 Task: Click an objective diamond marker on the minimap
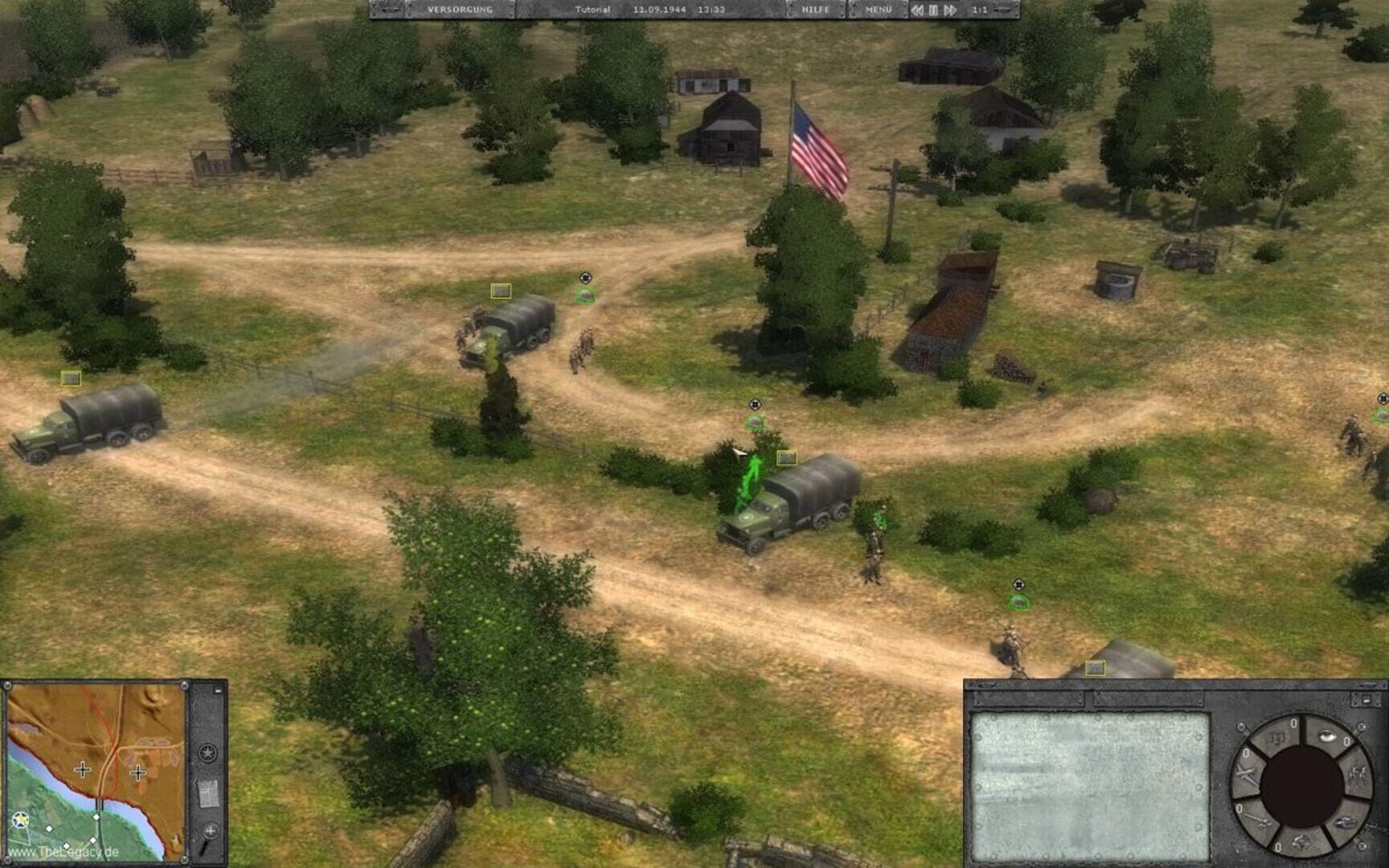pyautogui.click(x=96, y=817)
